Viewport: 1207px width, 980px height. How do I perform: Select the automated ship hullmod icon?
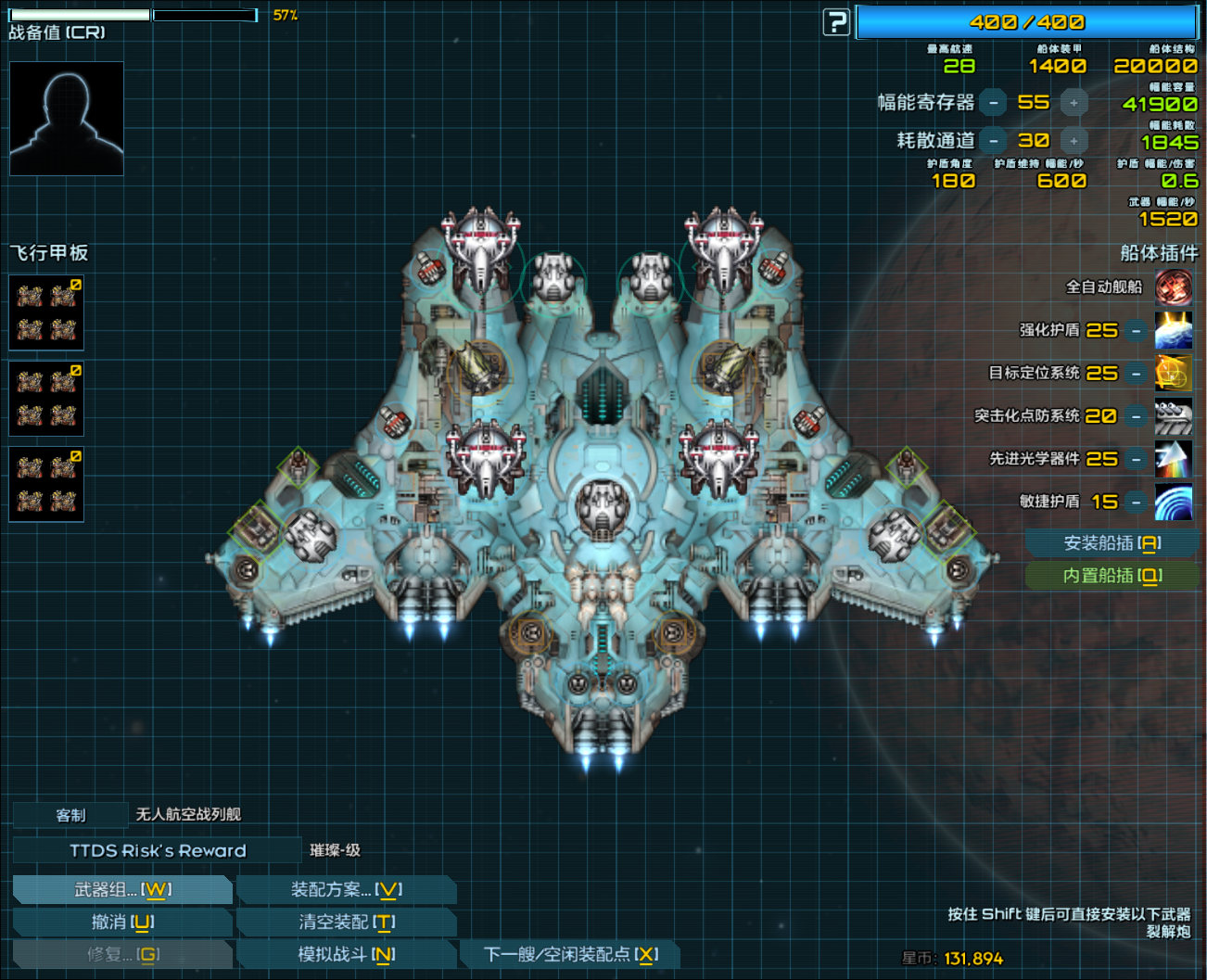pos(1174,287)
